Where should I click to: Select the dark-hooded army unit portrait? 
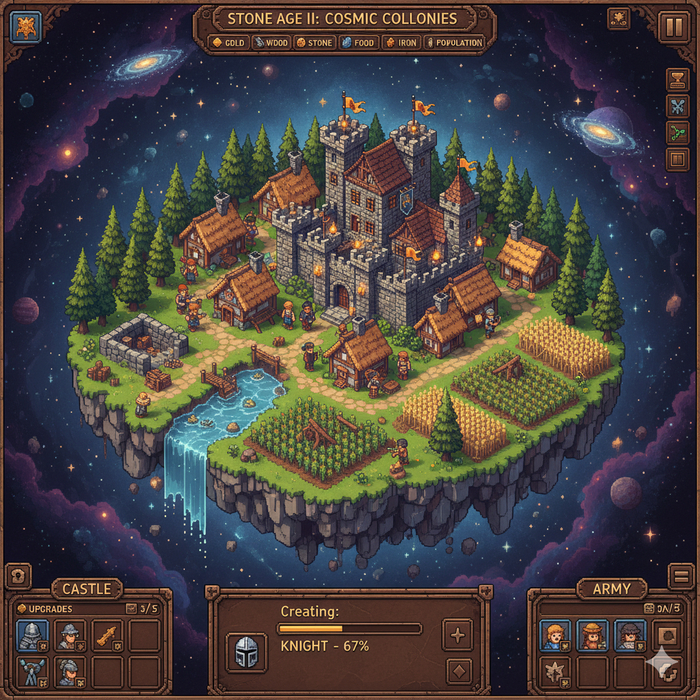coord(629,635)
